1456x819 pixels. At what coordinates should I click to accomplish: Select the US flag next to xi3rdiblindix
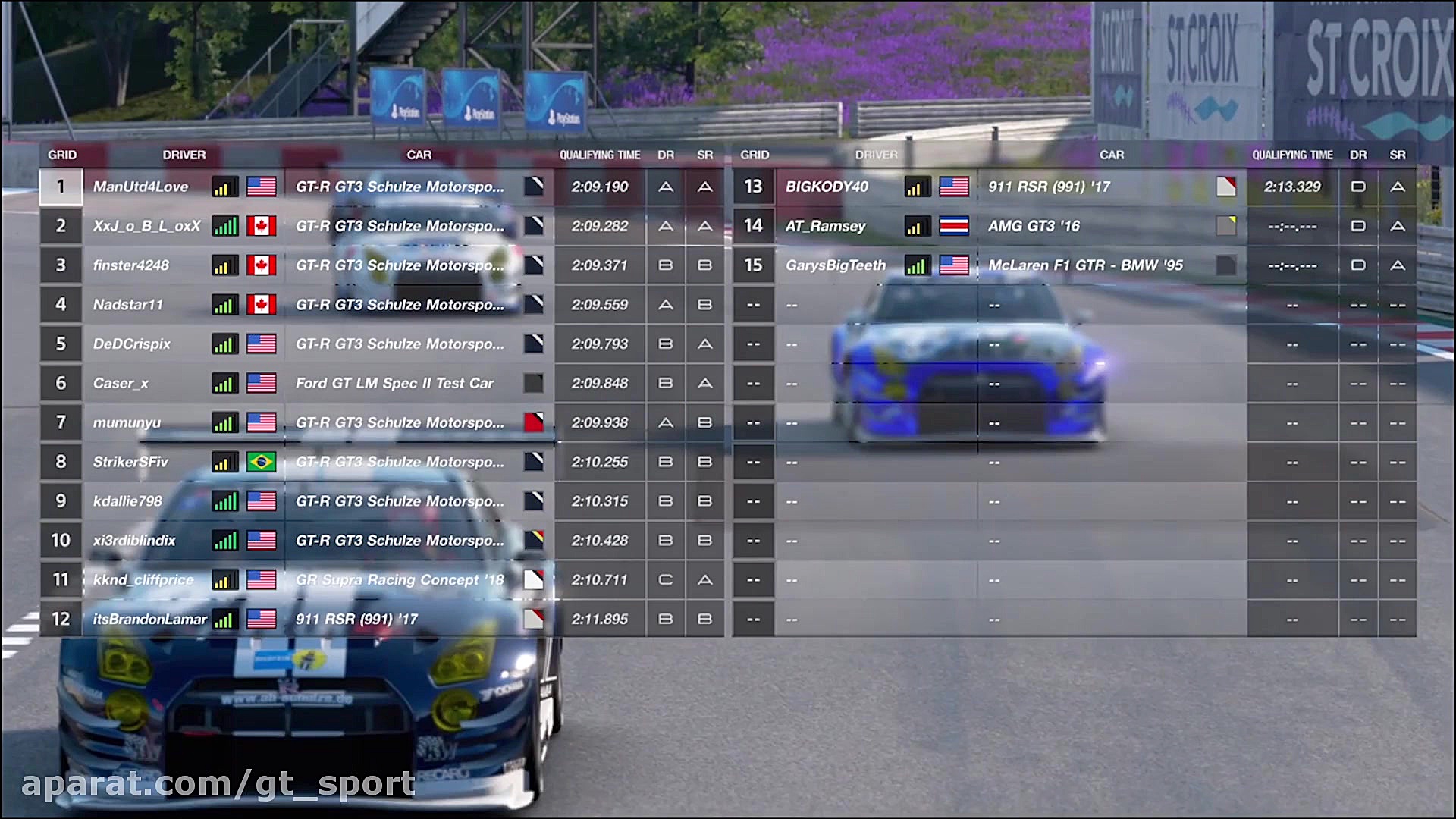pos(262,540)
